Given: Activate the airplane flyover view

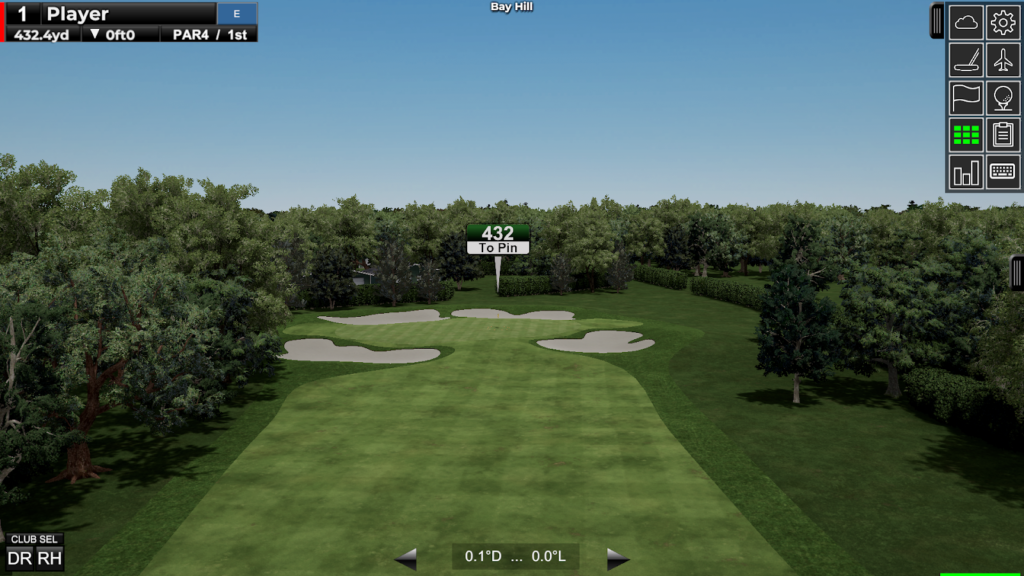Looking at the screenshot, I should click(1003, 60).
